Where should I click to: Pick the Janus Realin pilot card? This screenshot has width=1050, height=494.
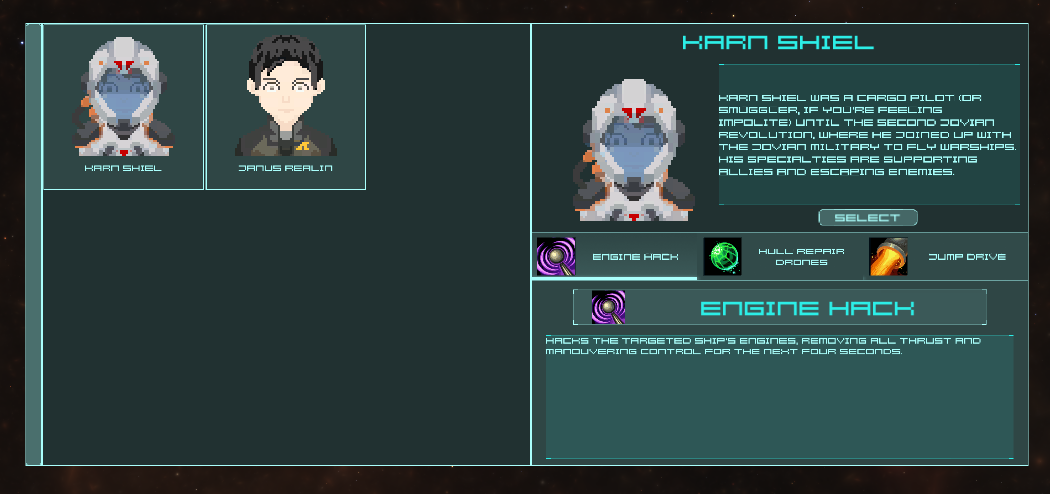click(x=286, y=107)
